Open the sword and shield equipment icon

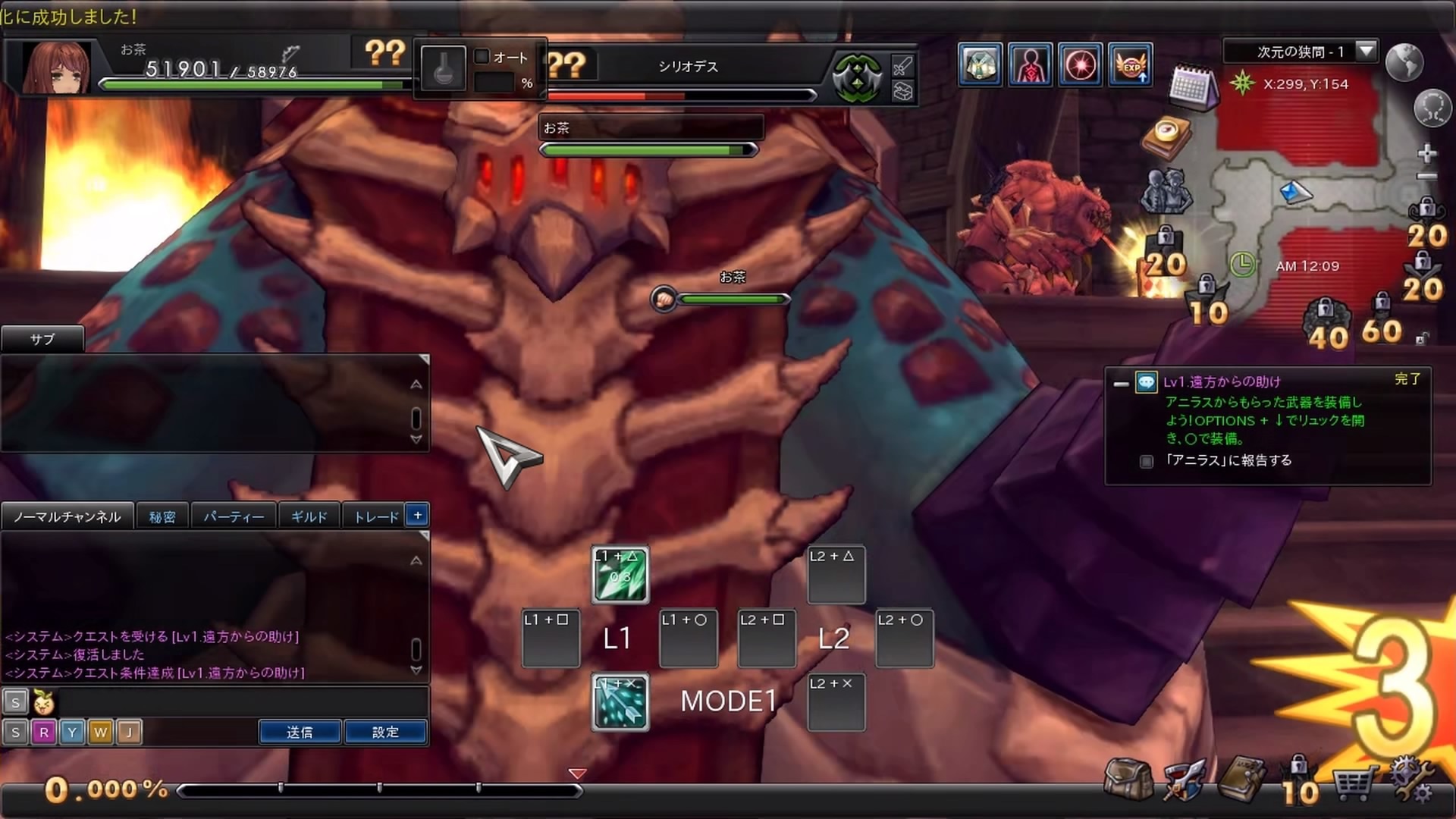(1184, 780)
